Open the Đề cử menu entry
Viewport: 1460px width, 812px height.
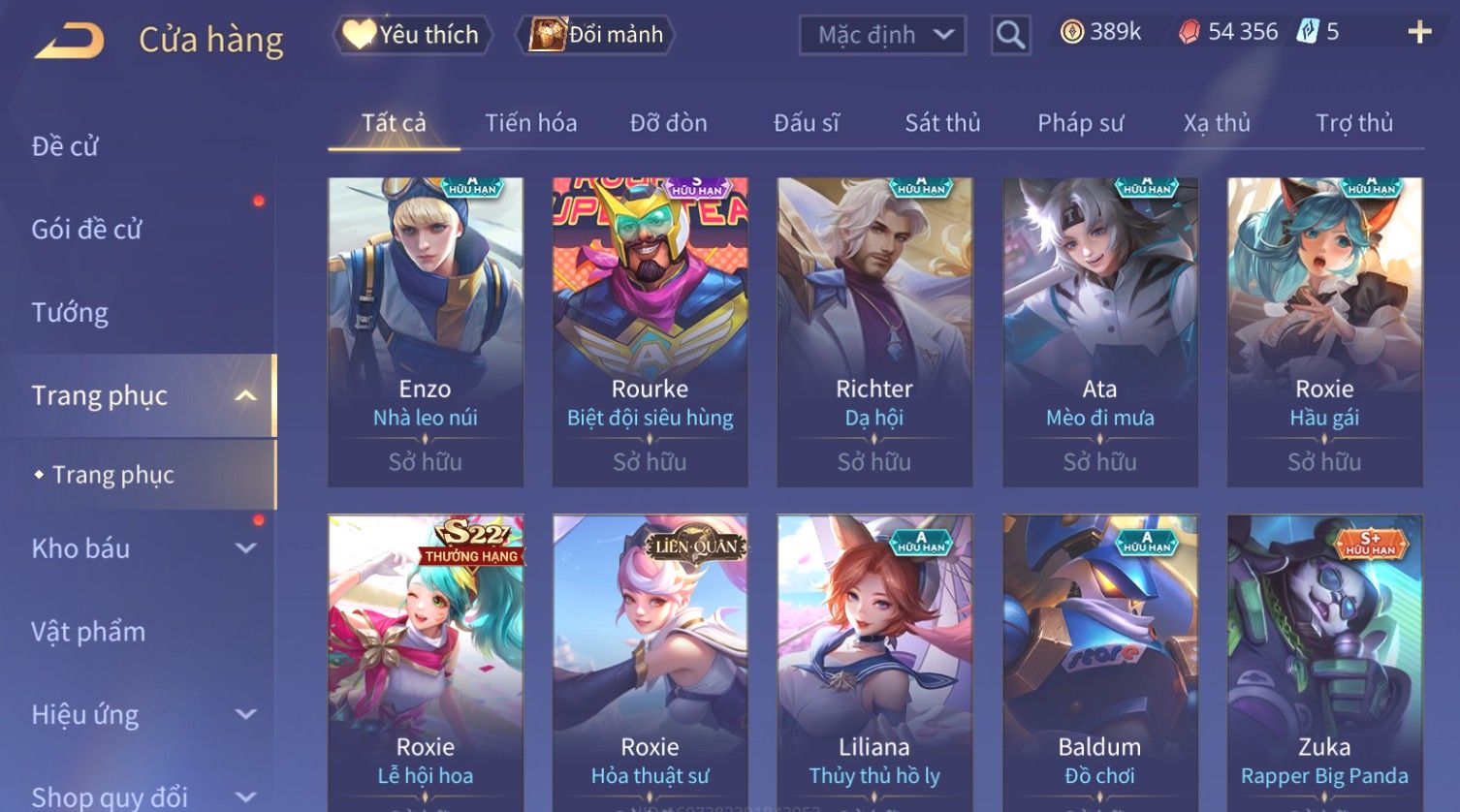[65, 146]
